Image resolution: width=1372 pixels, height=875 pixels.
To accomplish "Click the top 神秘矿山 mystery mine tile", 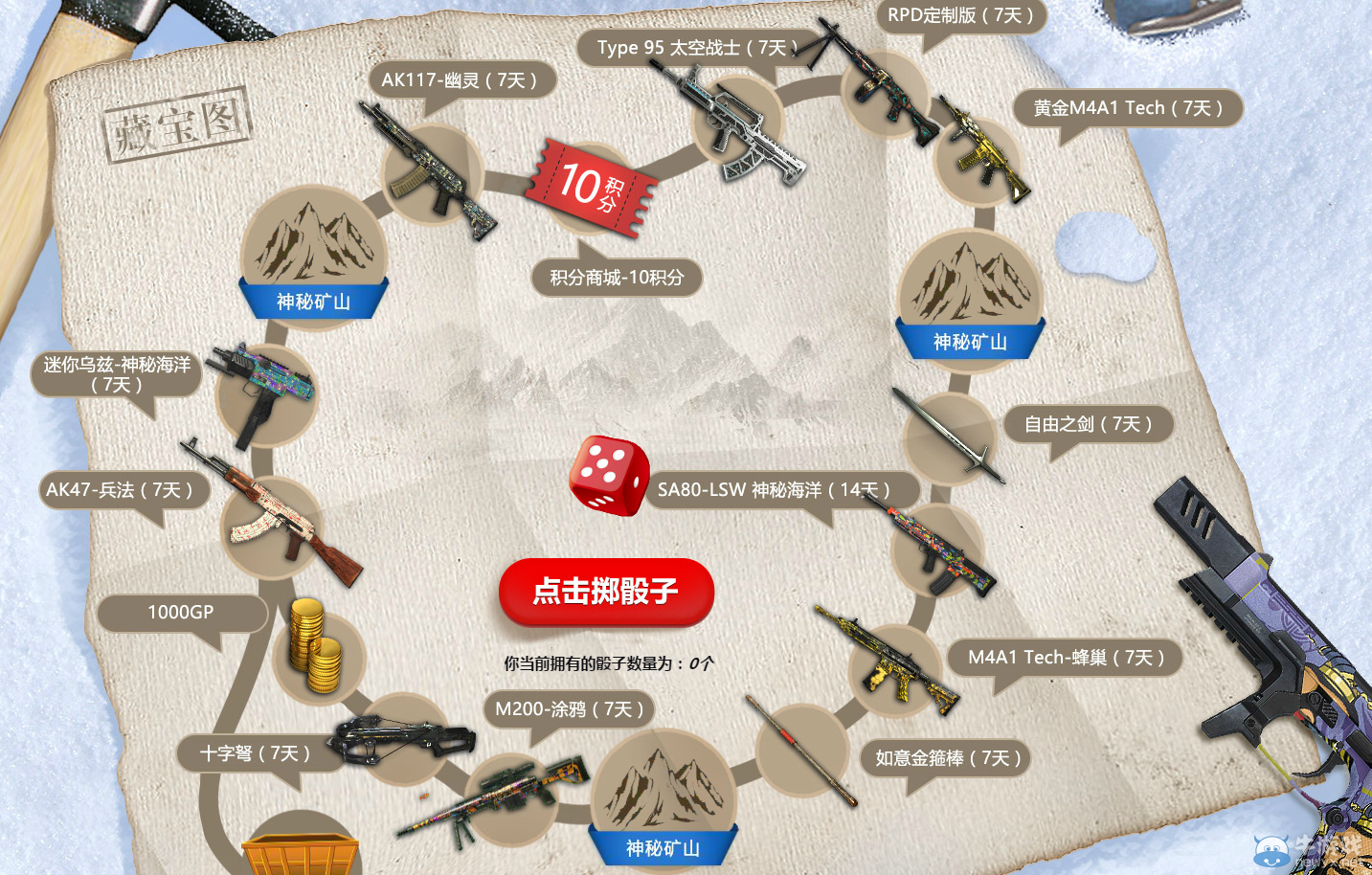I will pos(314,251).
